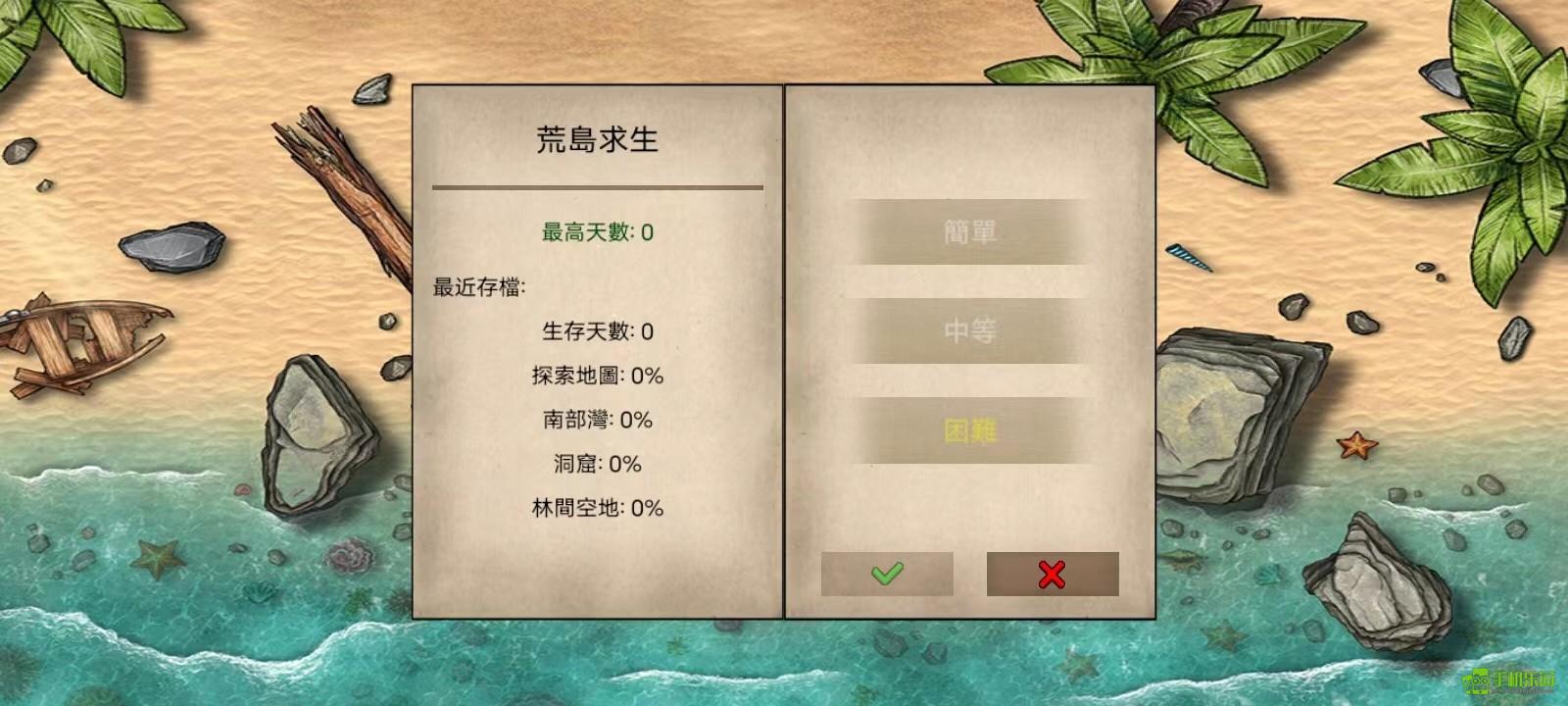Confirm selection with the green checkmark icon
1568x706 pixels.
tap(887, 574)
